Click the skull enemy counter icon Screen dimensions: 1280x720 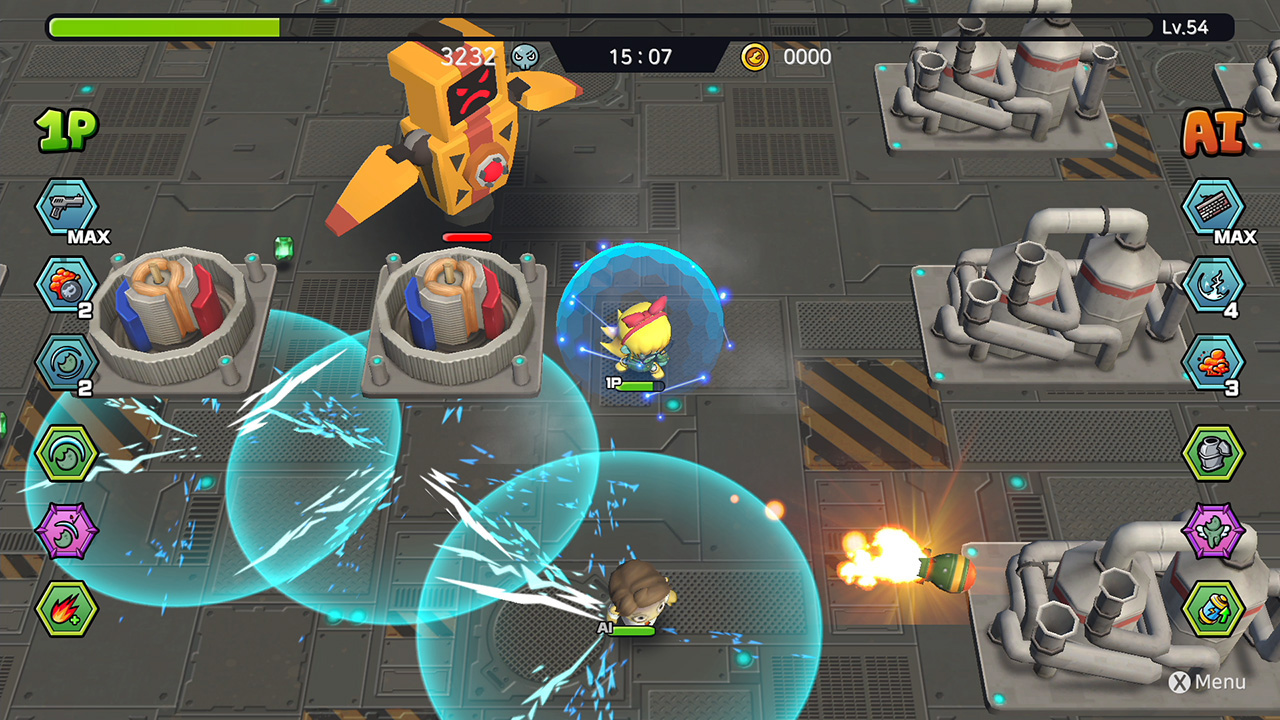pos(525,57)
